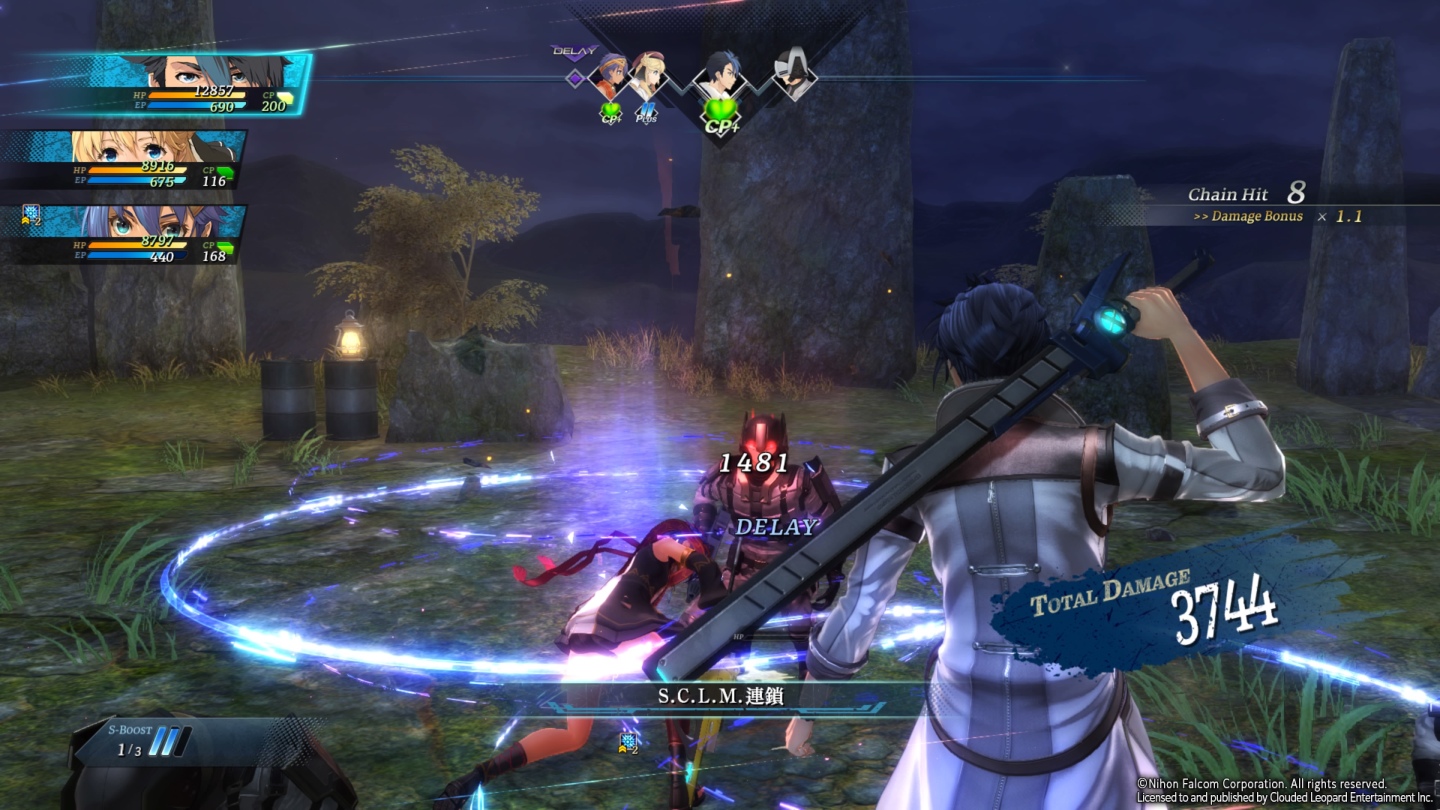Click the dark-haired man's turn order portrait
Screen dimensions: 1440x810
[x=720, y=76]
